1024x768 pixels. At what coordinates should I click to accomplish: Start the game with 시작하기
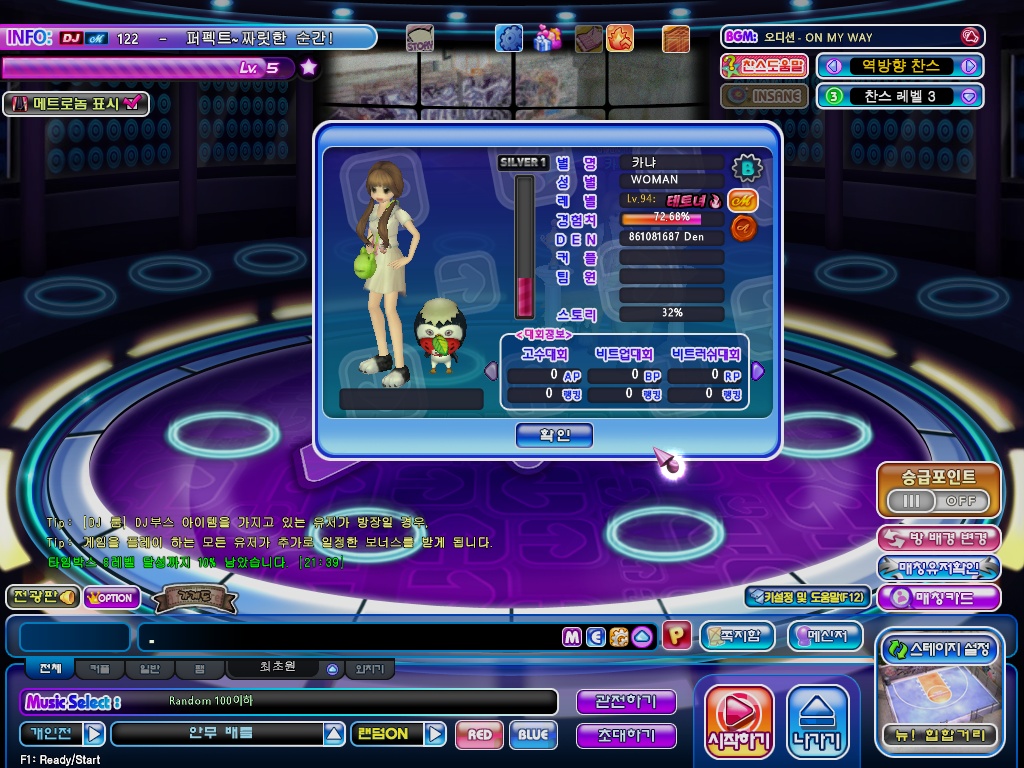click(739, 721)
